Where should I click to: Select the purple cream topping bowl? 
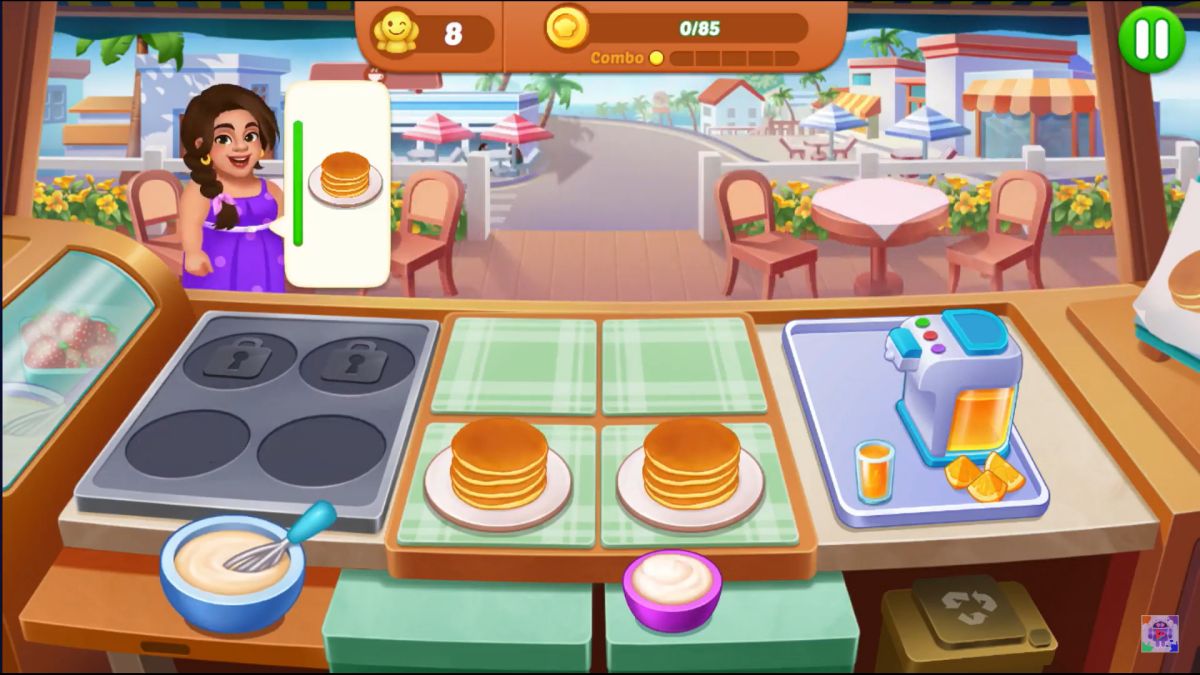pos(672,589)
